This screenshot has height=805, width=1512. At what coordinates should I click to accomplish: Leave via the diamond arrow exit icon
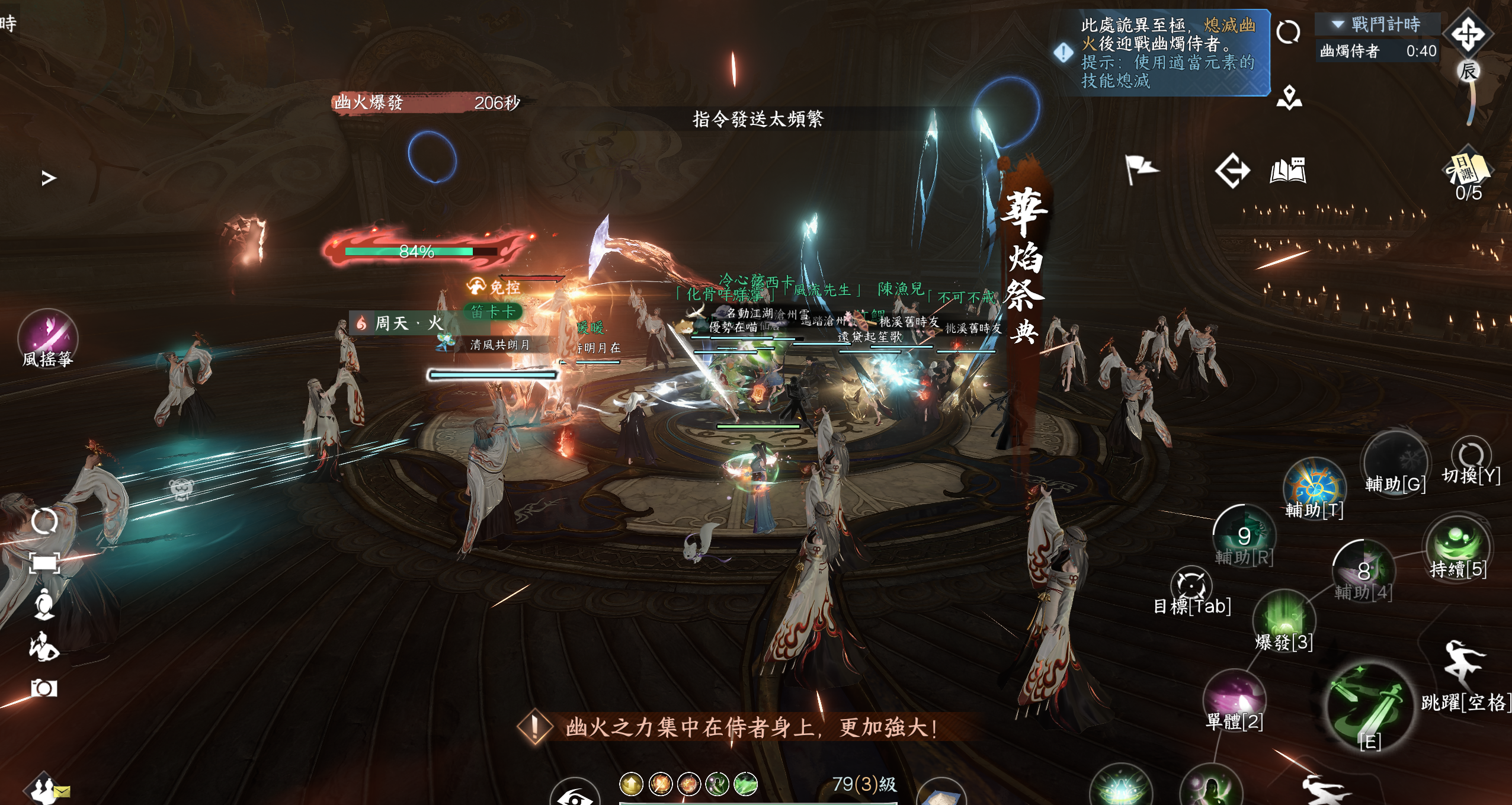[1232, 171]
